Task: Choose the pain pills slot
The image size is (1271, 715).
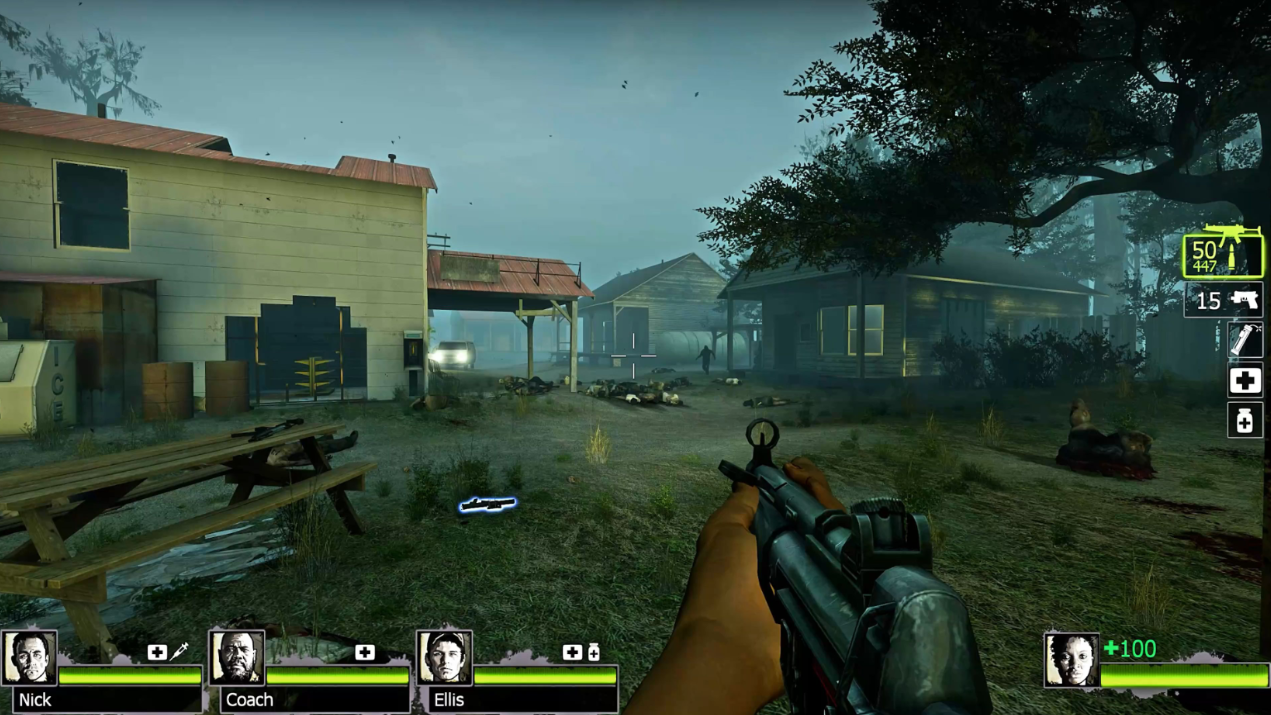Action: click(x=1245, y=421)
